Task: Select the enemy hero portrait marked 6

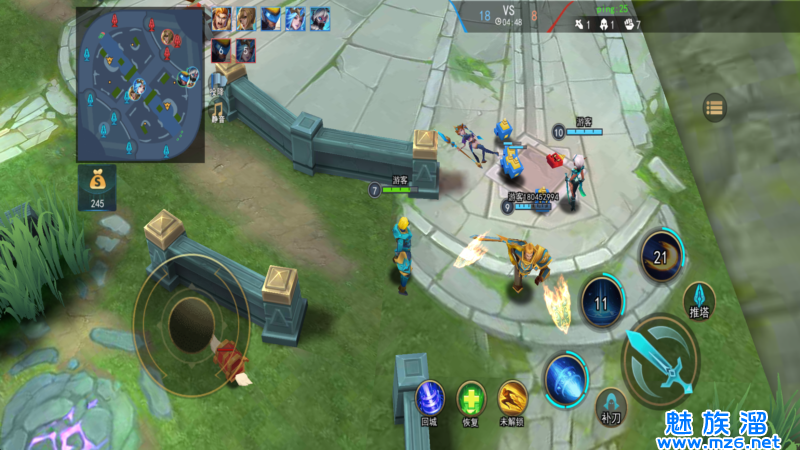Action: pos(221,49)
